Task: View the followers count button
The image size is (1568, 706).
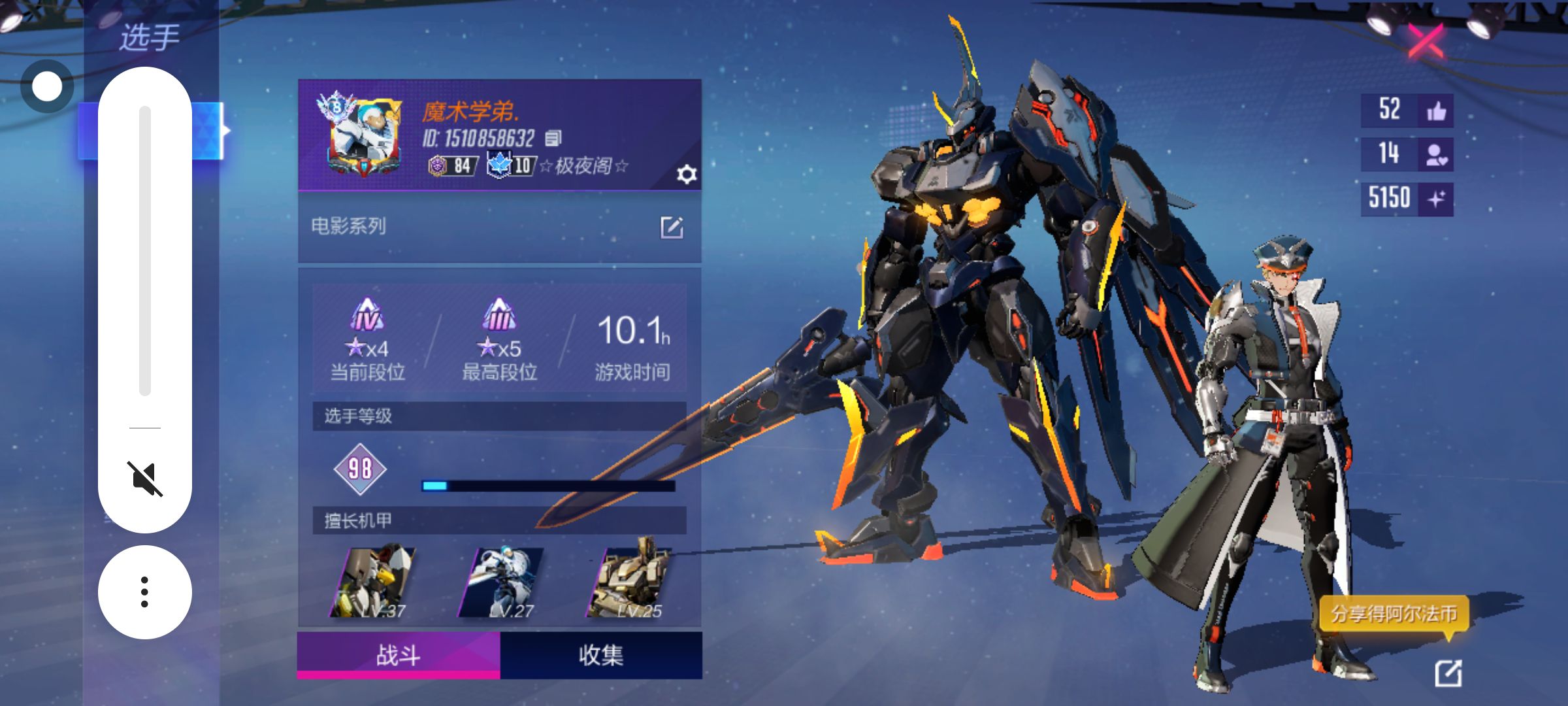Action: point(1436,154)
